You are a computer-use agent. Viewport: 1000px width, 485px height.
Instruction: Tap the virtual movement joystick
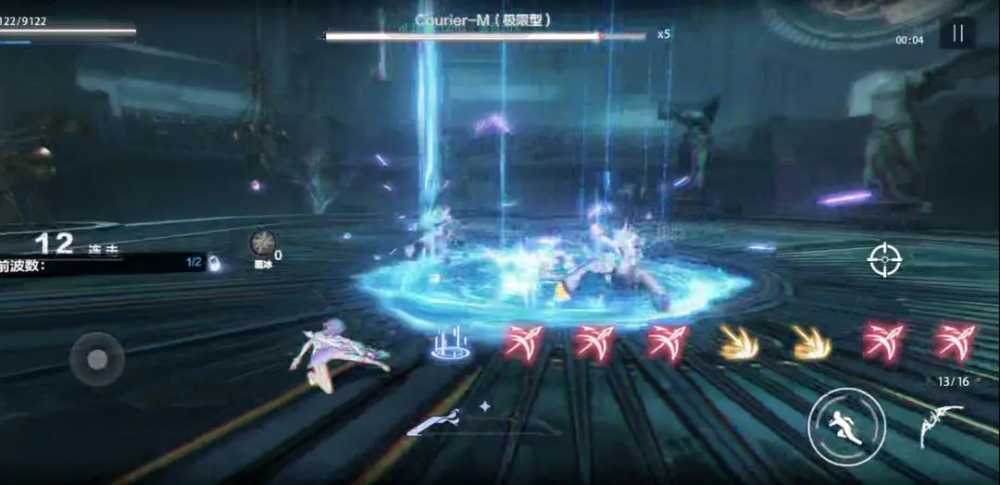tap(97, 358)
